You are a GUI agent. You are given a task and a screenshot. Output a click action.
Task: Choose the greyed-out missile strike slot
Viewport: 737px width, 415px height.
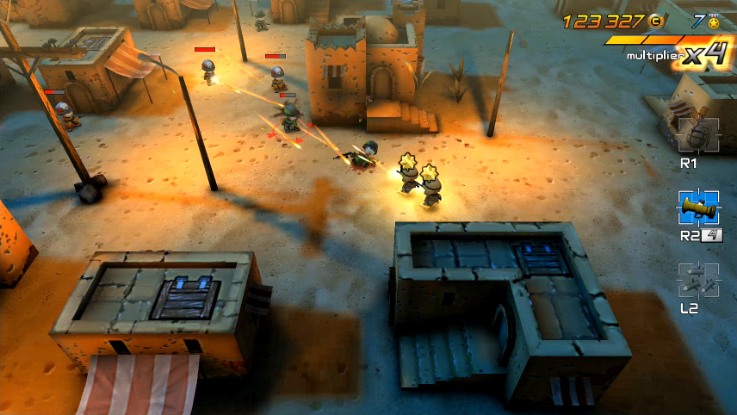click(x=697, y=280)
